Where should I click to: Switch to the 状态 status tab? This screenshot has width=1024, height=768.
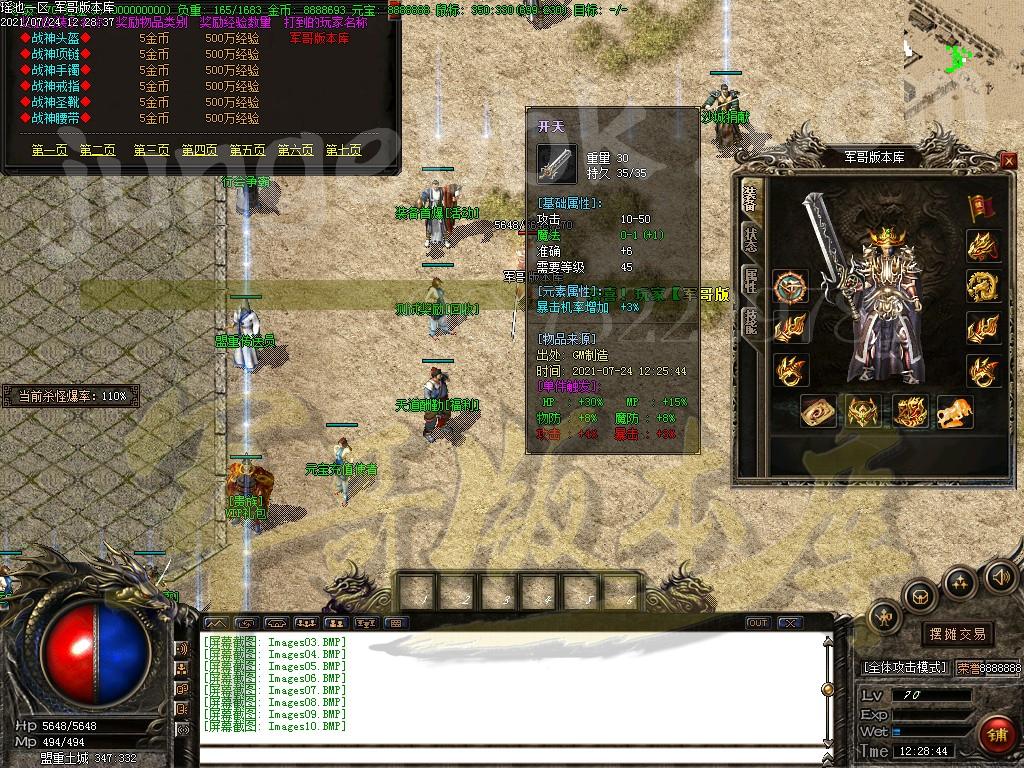pyautogui.click(x=749, y=239)
